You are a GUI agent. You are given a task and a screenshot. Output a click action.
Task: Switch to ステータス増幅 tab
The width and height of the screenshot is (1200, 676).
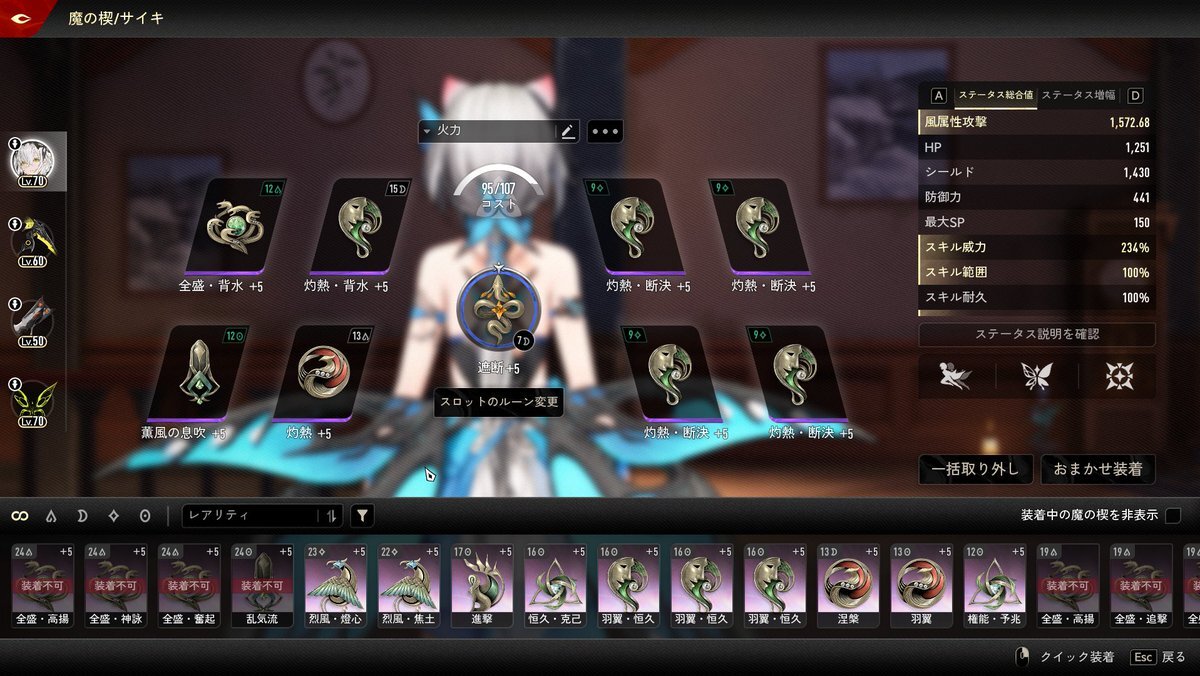(x=1078, y=96)
